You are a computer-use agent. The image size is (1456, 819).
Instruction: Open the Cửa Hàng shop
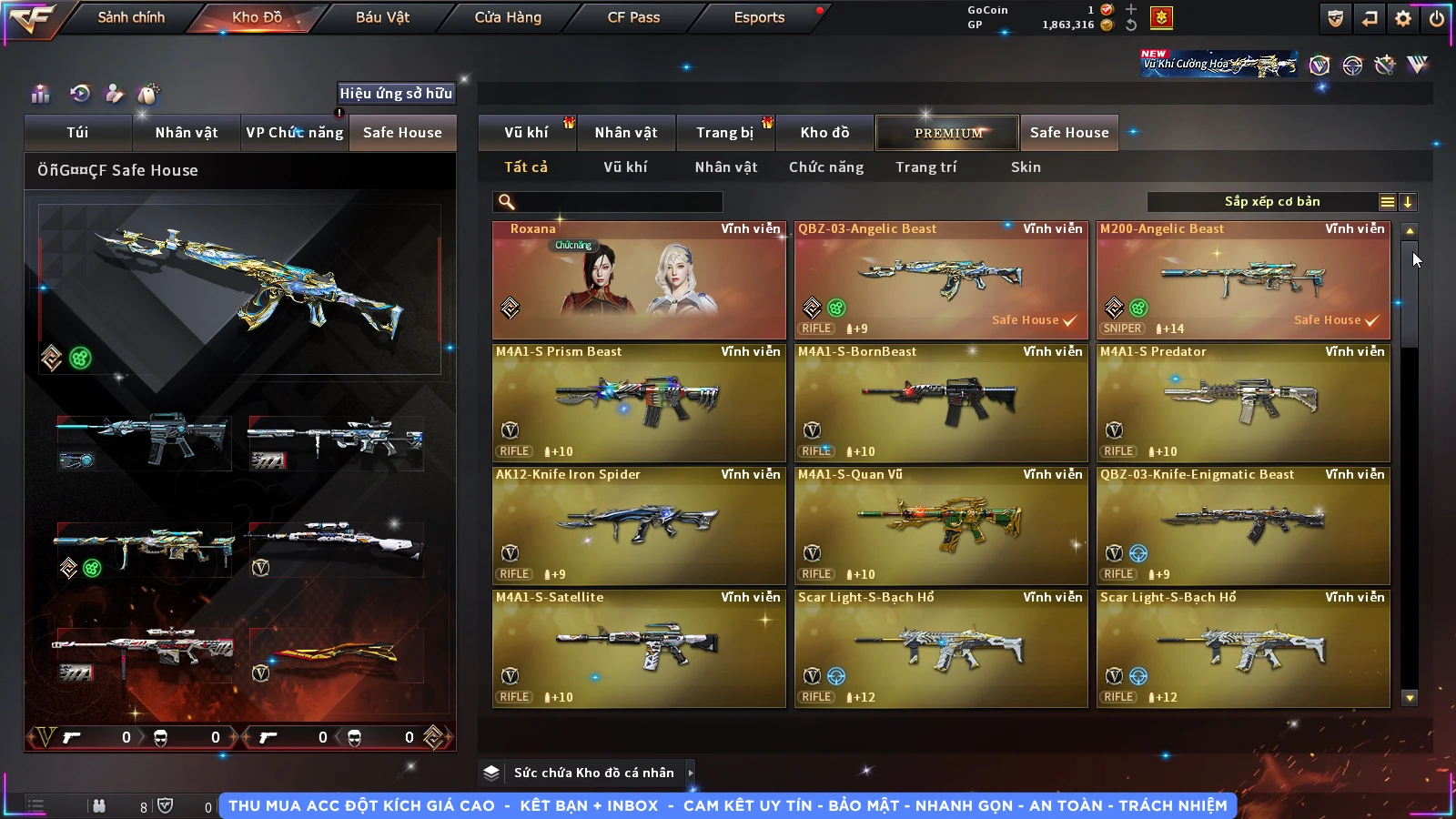tap(508, 17)
